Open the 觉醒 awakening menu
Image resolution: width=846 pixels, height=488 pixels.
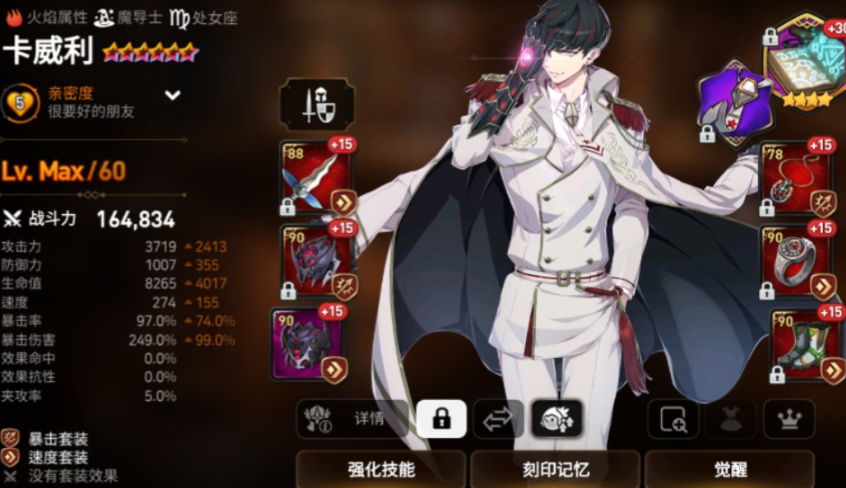[x=728, y=469]
